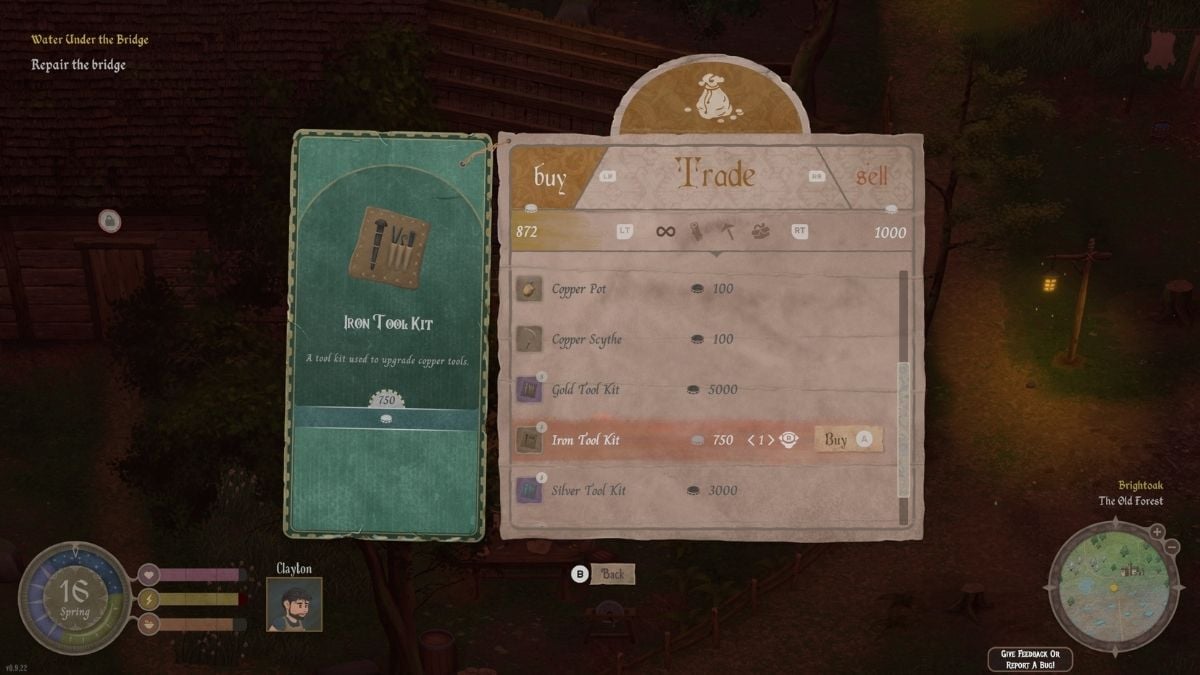The image size is (1200, 675).
Task: Go back using the Back button
Action: [x=612, y=574]
